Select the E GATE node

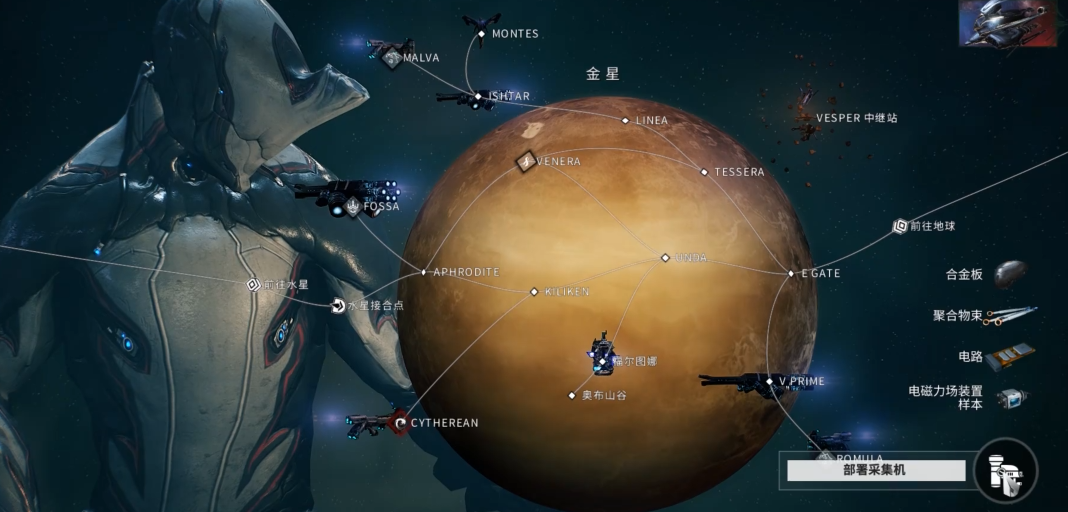791,273
